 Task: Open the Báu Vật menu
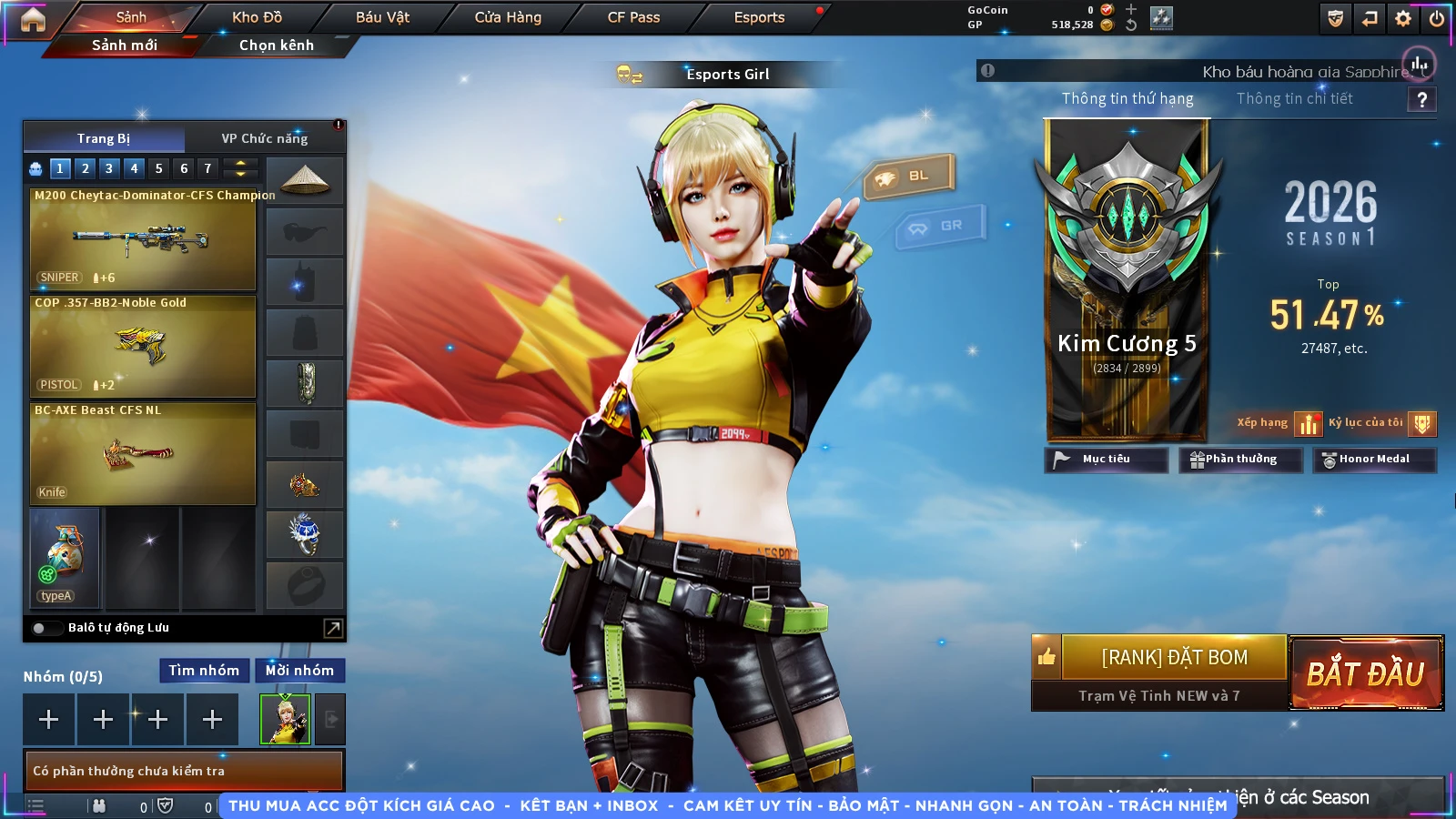[382, 17]
